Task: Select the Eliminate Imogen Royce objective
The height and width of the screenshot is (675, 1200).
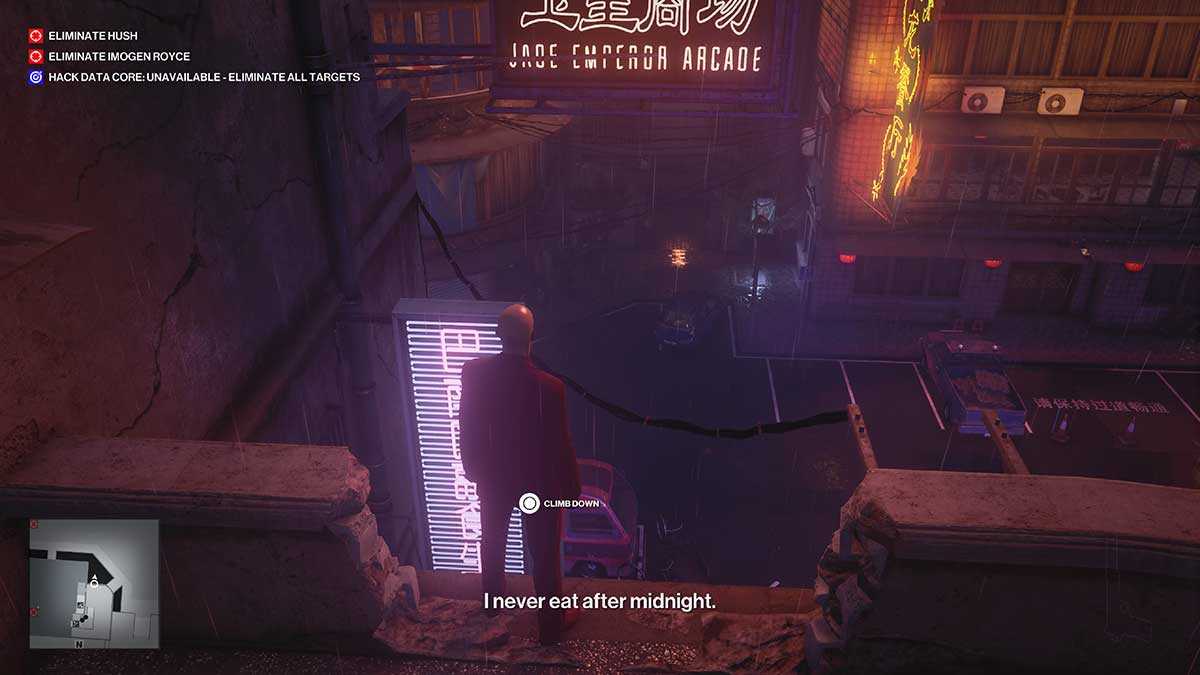Action: 118,56
